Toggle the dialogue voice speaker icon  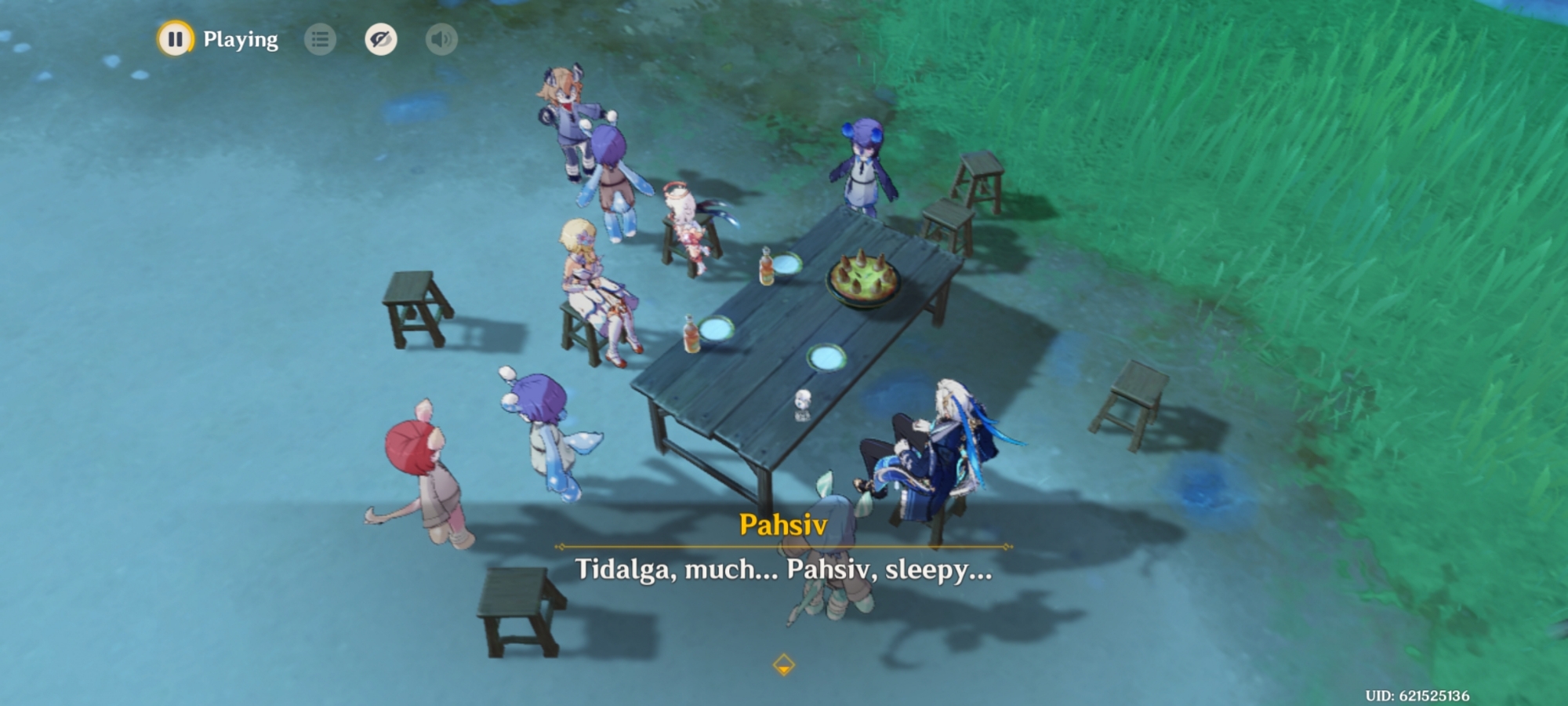click(441, 39)
